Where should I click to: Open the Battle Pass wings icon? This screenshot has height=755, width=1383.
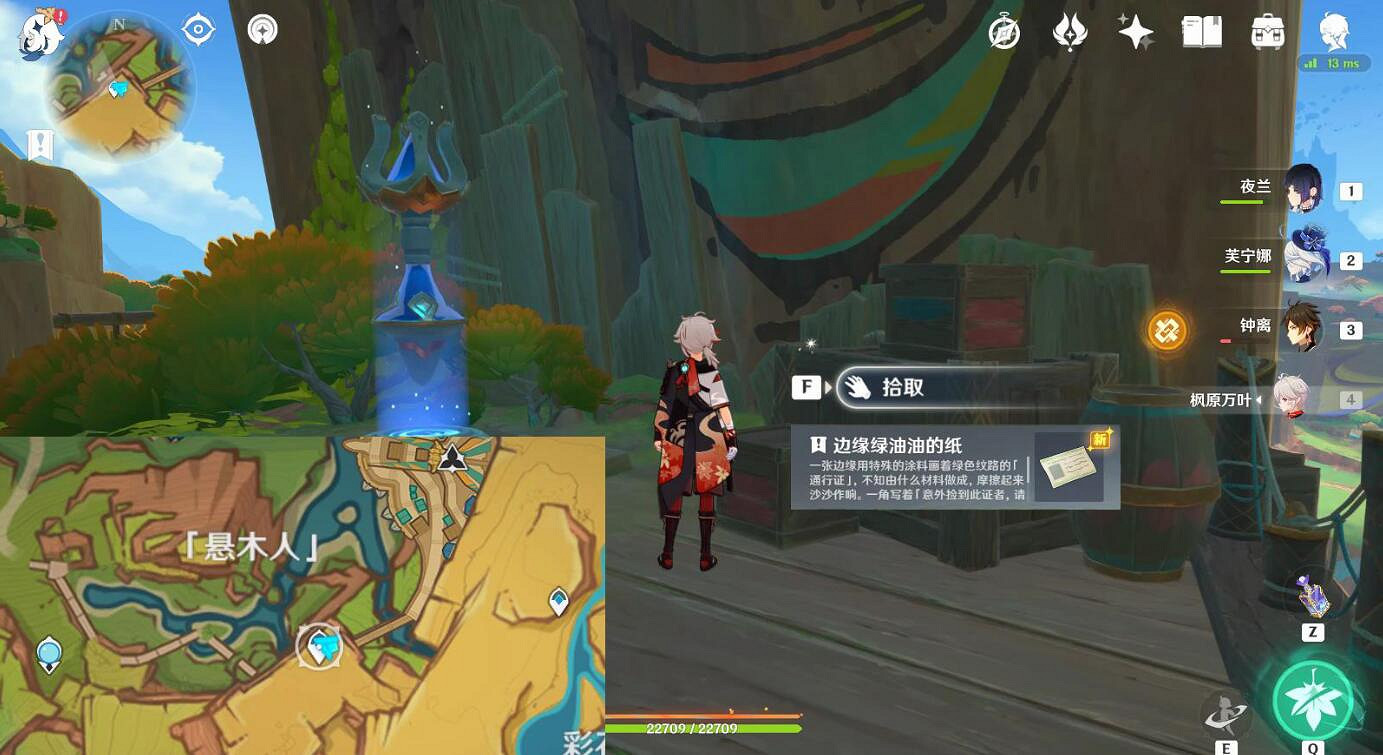tap(1068, 32)
